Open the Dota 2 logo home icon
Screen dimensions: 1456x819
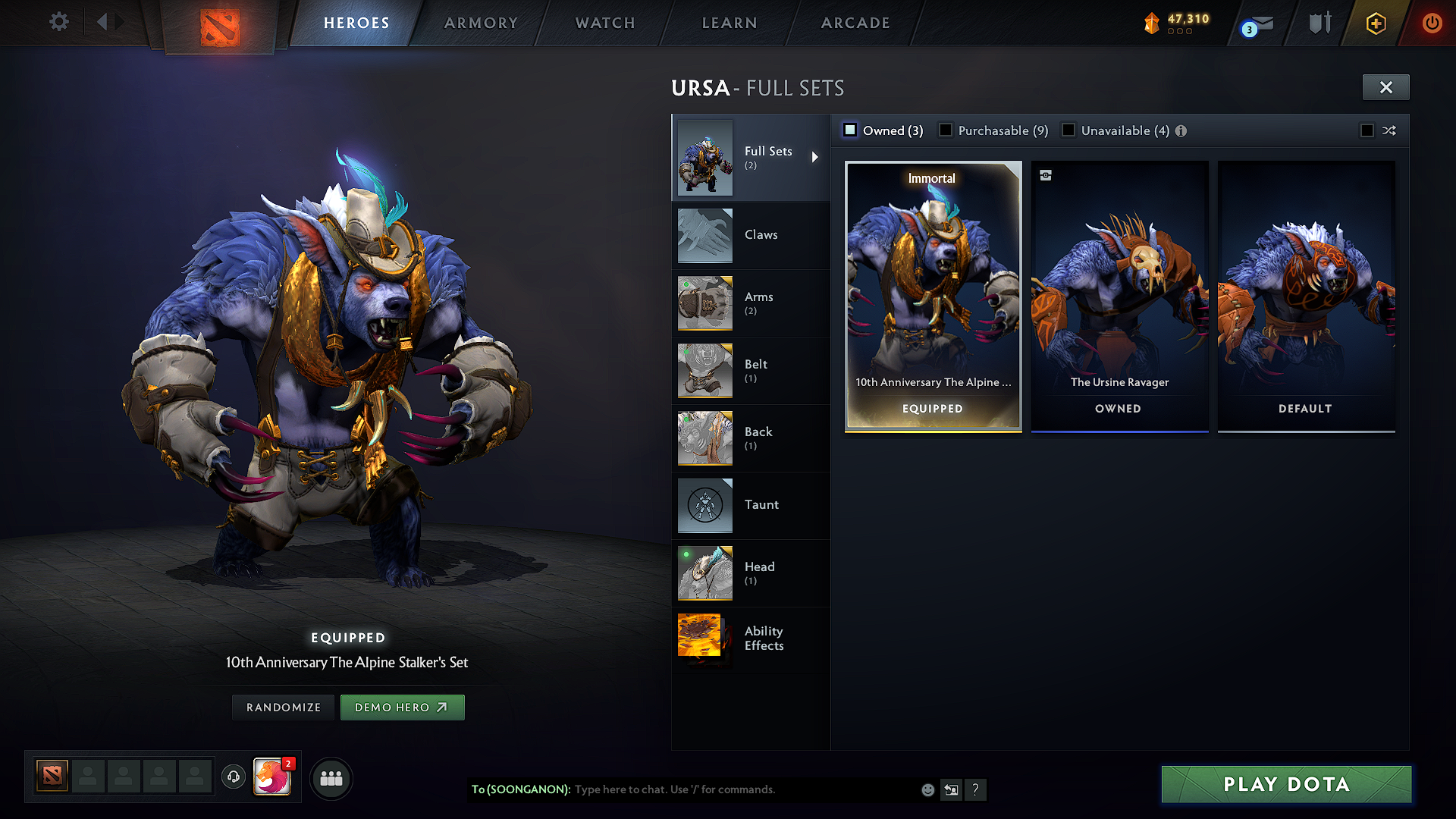click(x=220, y=23)
